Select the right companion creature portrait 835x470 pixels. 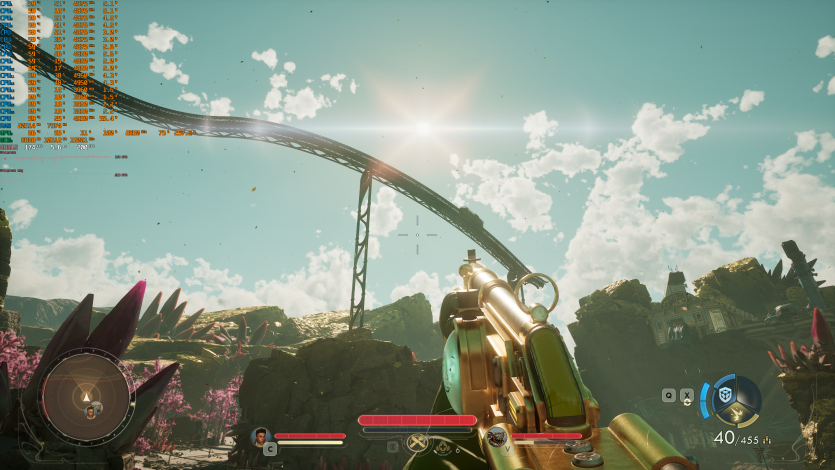pos(496,436)
